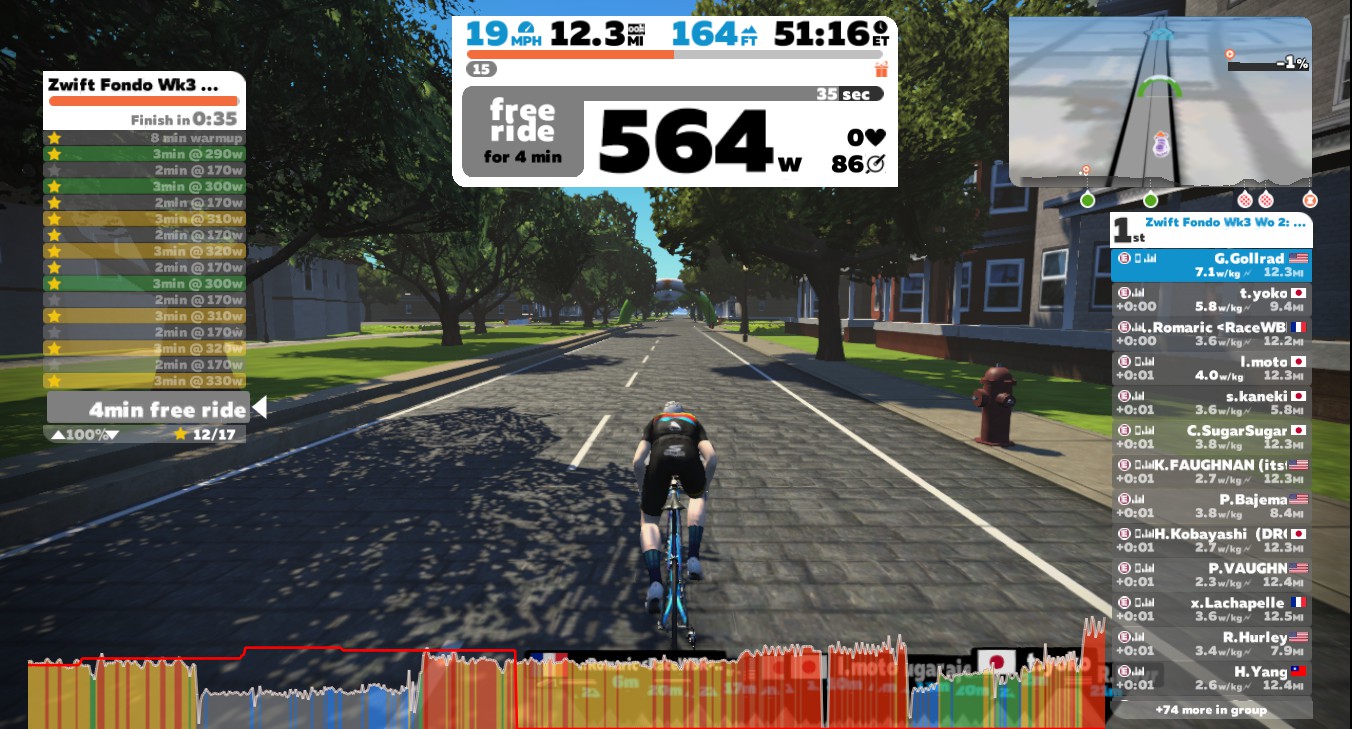Select s.kaneki's rider row
Viewport: 1352px width, 729px height.
[x=1211, y=403]
